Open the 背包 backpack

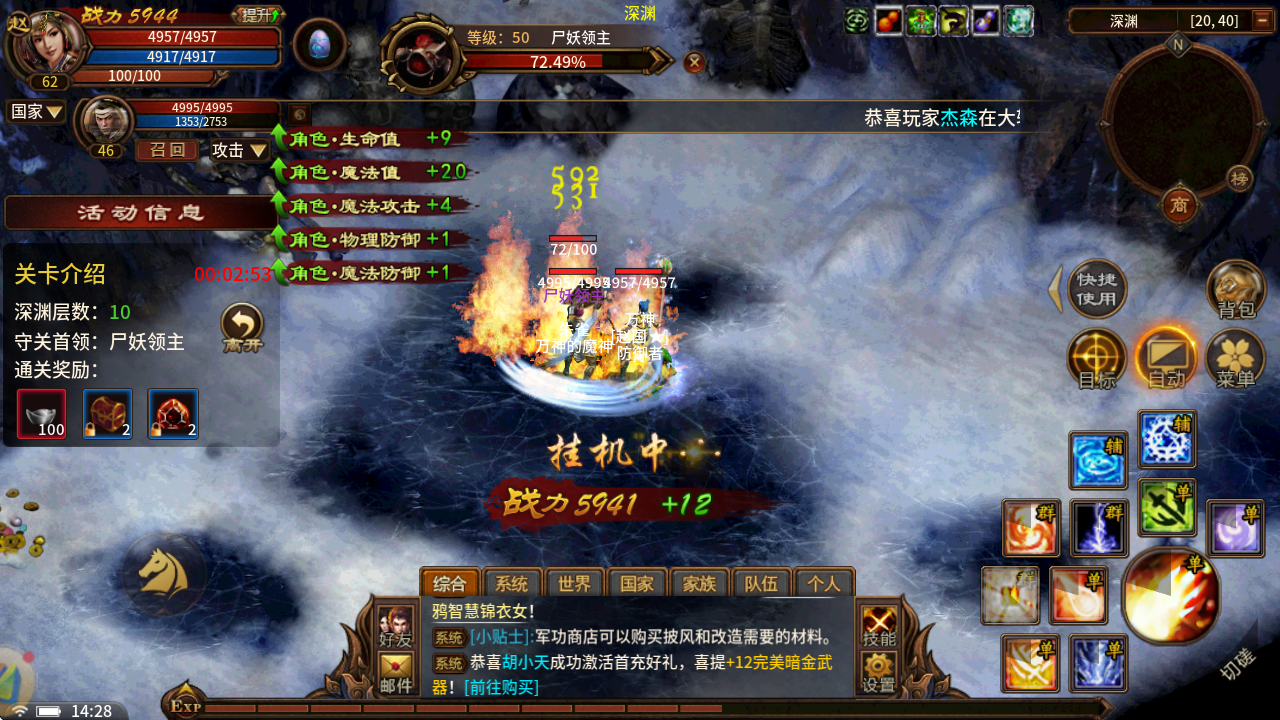(1236, 290)
